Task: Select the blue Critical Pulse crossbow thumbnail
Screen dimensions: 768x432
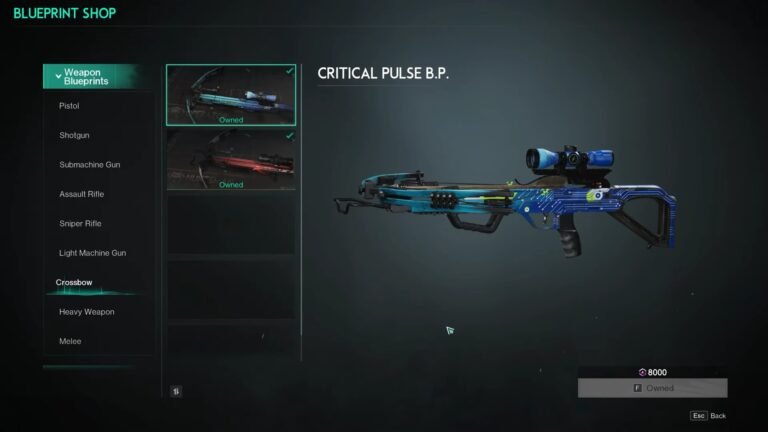Action: pyautogui.click(x=231, y=94)
